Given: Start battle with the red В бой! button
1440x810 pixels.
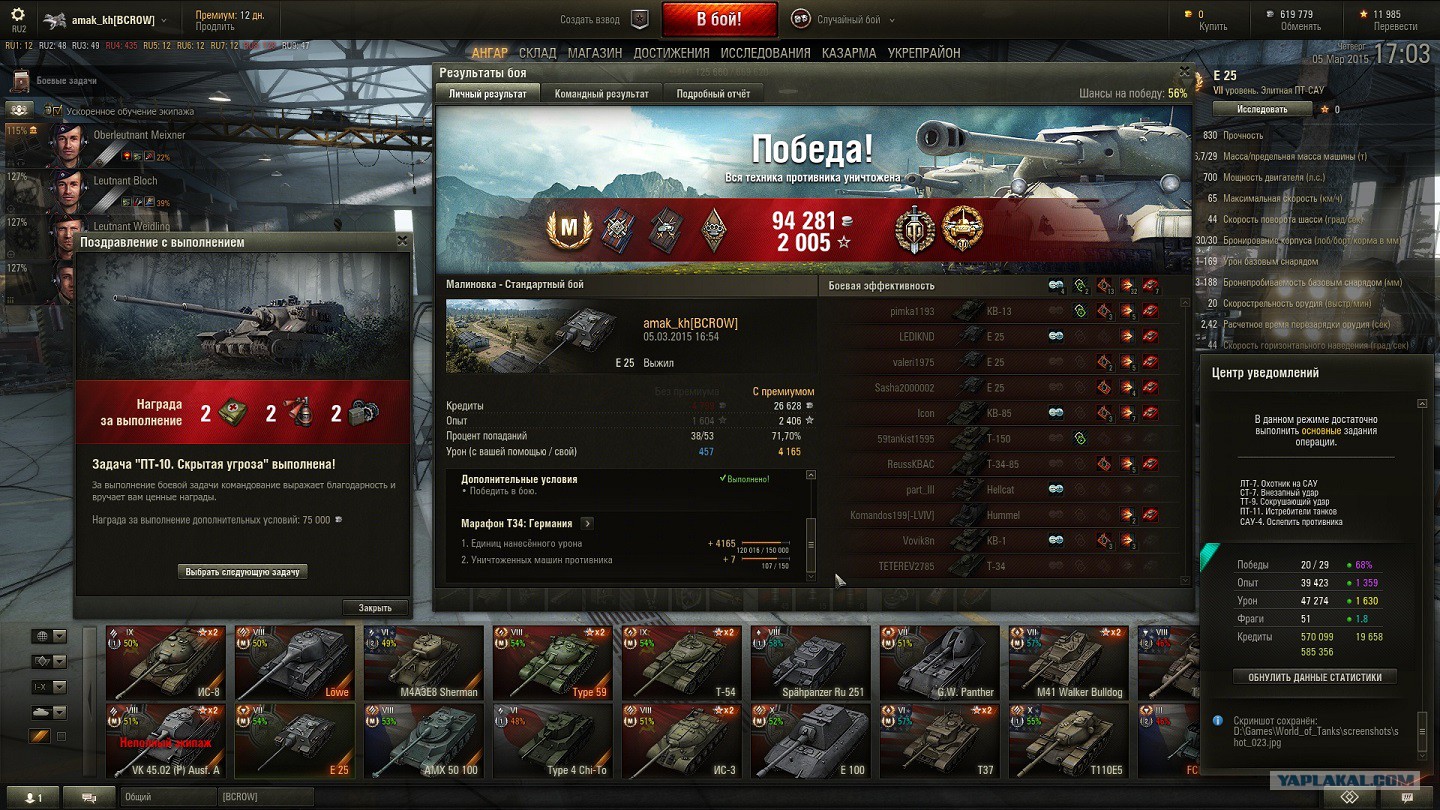Looking at the screenshot, I should [x=719, y=20].
